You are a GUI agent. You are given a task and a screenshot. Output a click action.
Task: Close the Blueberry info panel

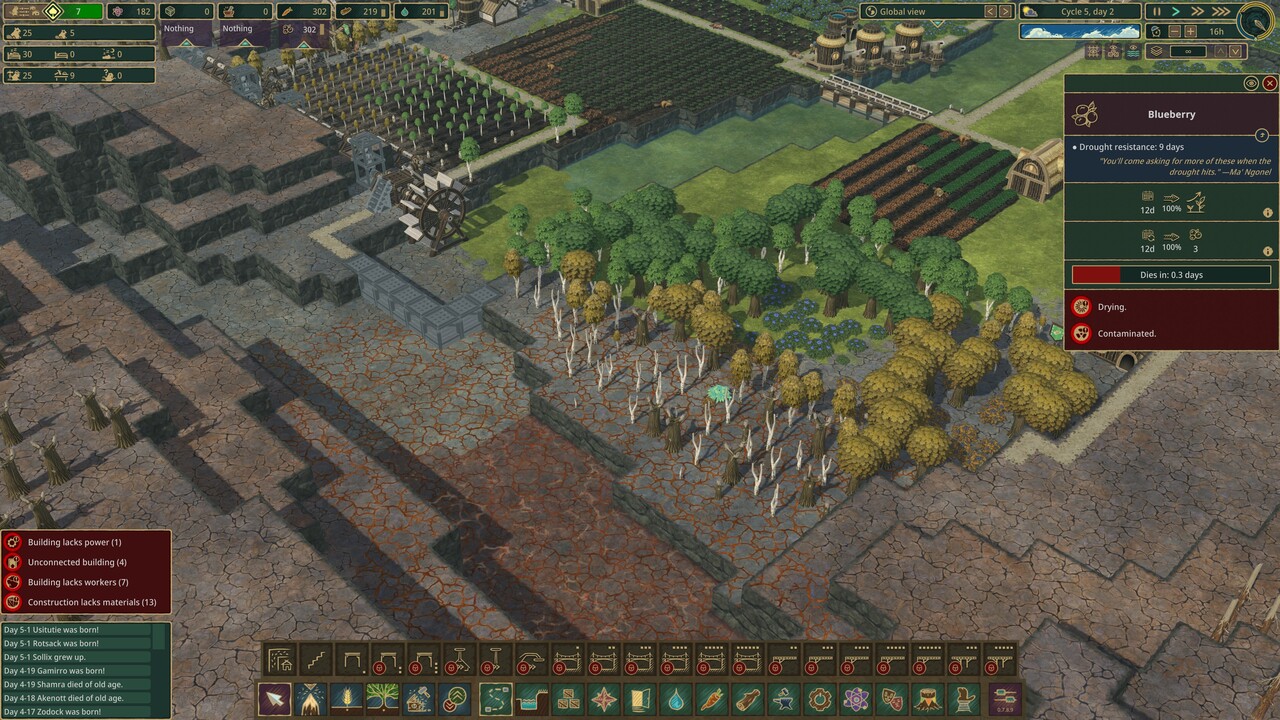click(1269, 84)
